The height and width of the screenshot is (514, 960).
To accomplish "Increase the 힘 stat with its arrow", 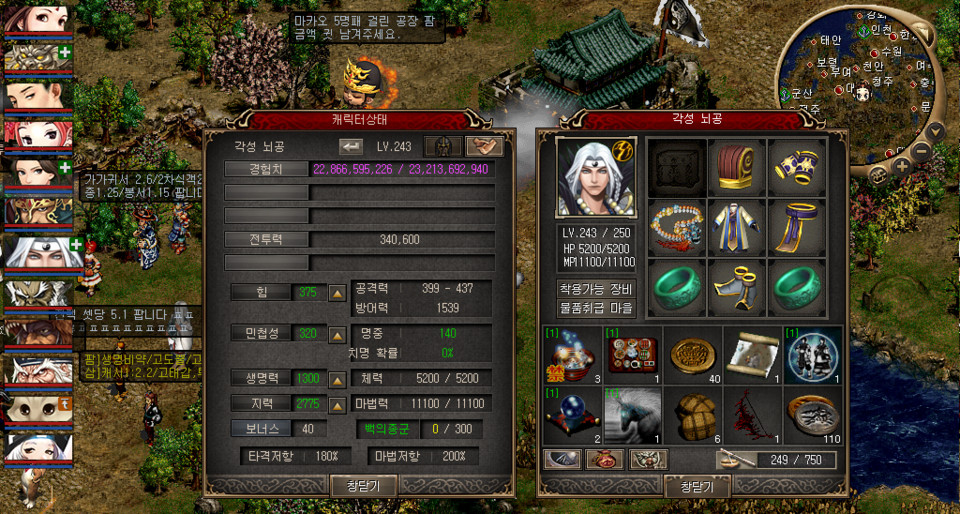I will pos(338,293).
